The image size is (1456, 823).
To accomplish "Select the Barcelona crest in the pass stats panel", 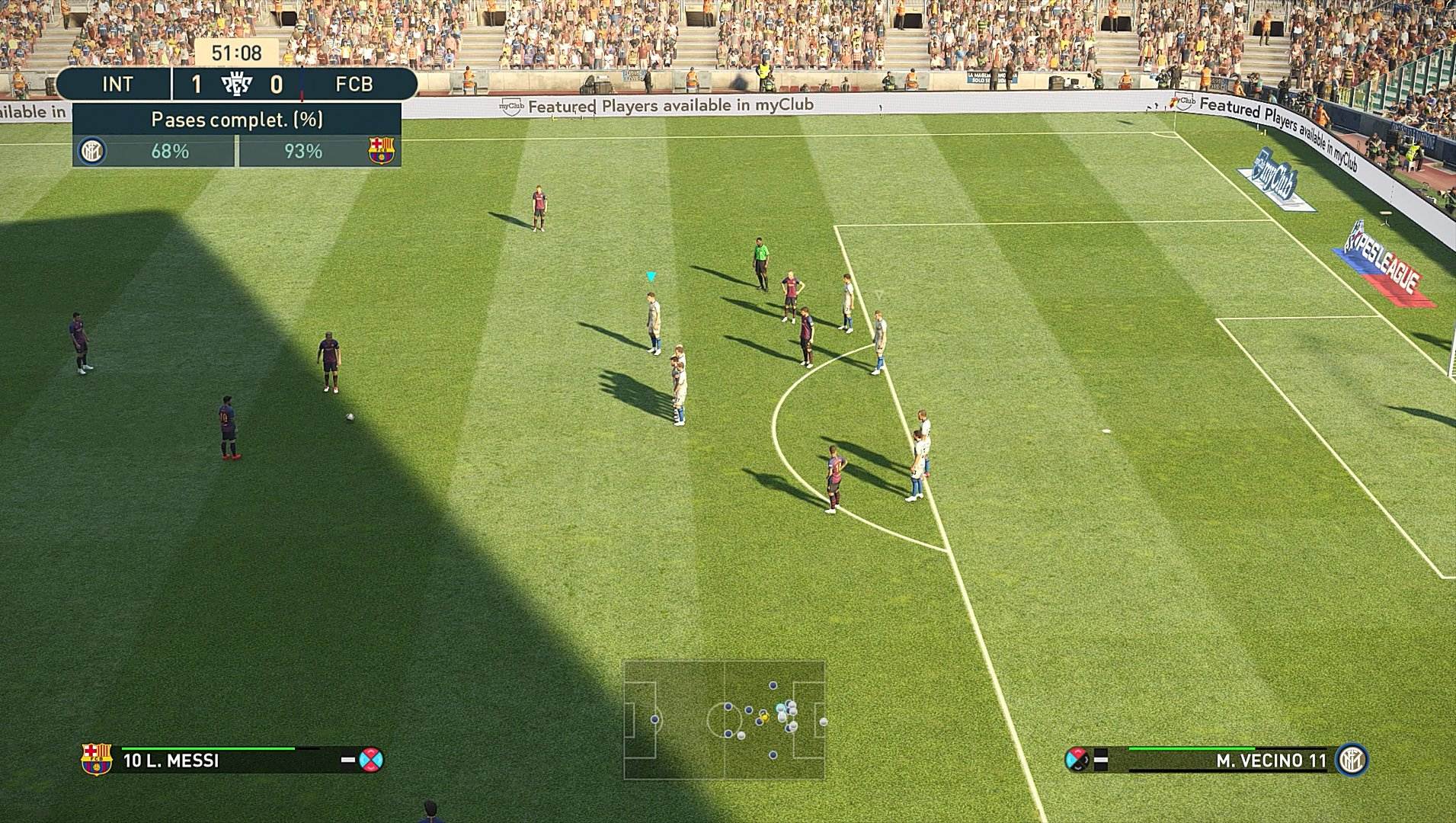I will [x=379, y=151].
